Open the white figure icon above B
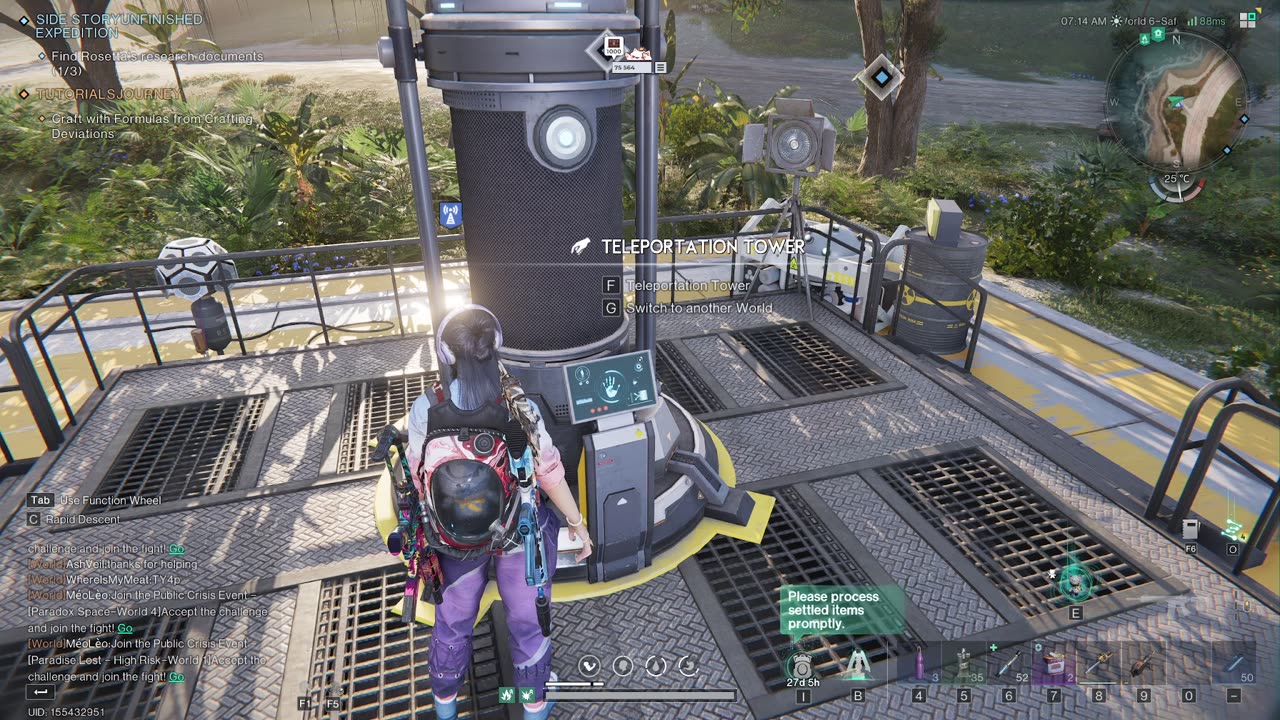This screenshot has height=720, width=1280. coord(857,664)
